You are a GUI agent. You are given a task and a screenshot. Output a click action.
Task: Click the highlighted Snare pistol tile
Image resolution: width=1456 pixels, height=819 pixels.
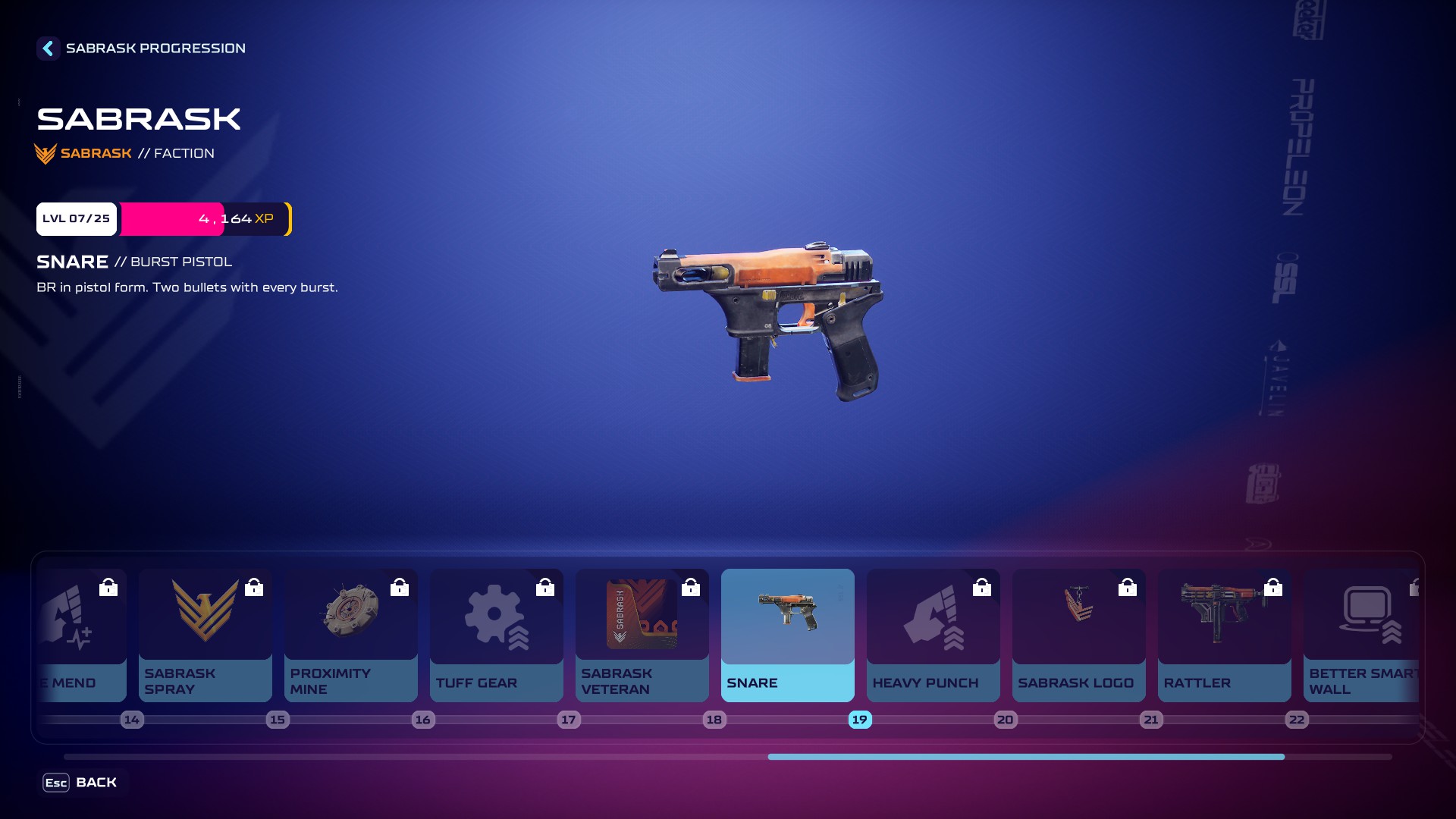point(787,635)
